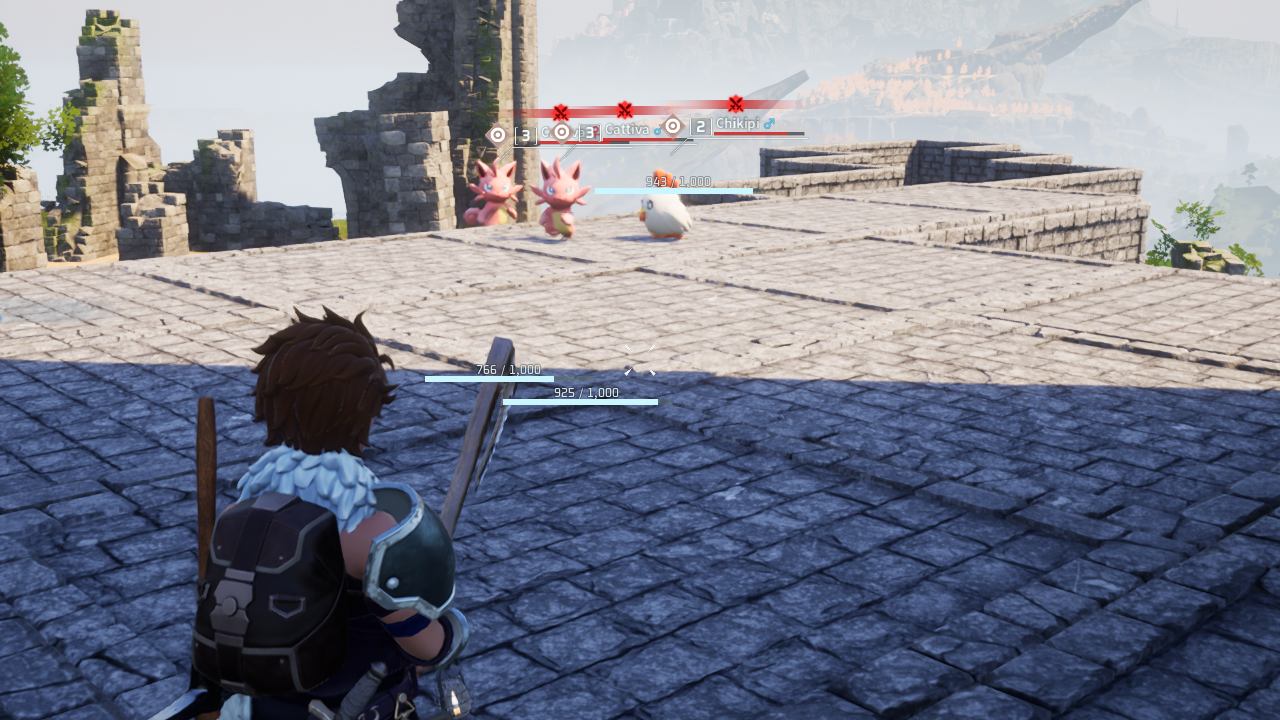Click Chikipi's red health bar
The image size is (1280, 720).
pyautogui.click(x=759, y=133)
